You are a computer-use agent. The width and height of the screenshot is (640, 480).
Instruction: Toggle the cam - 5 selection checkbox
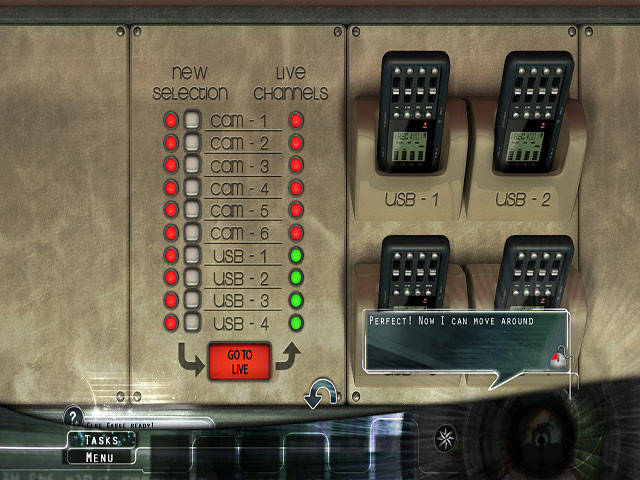(x=193, y=211)
